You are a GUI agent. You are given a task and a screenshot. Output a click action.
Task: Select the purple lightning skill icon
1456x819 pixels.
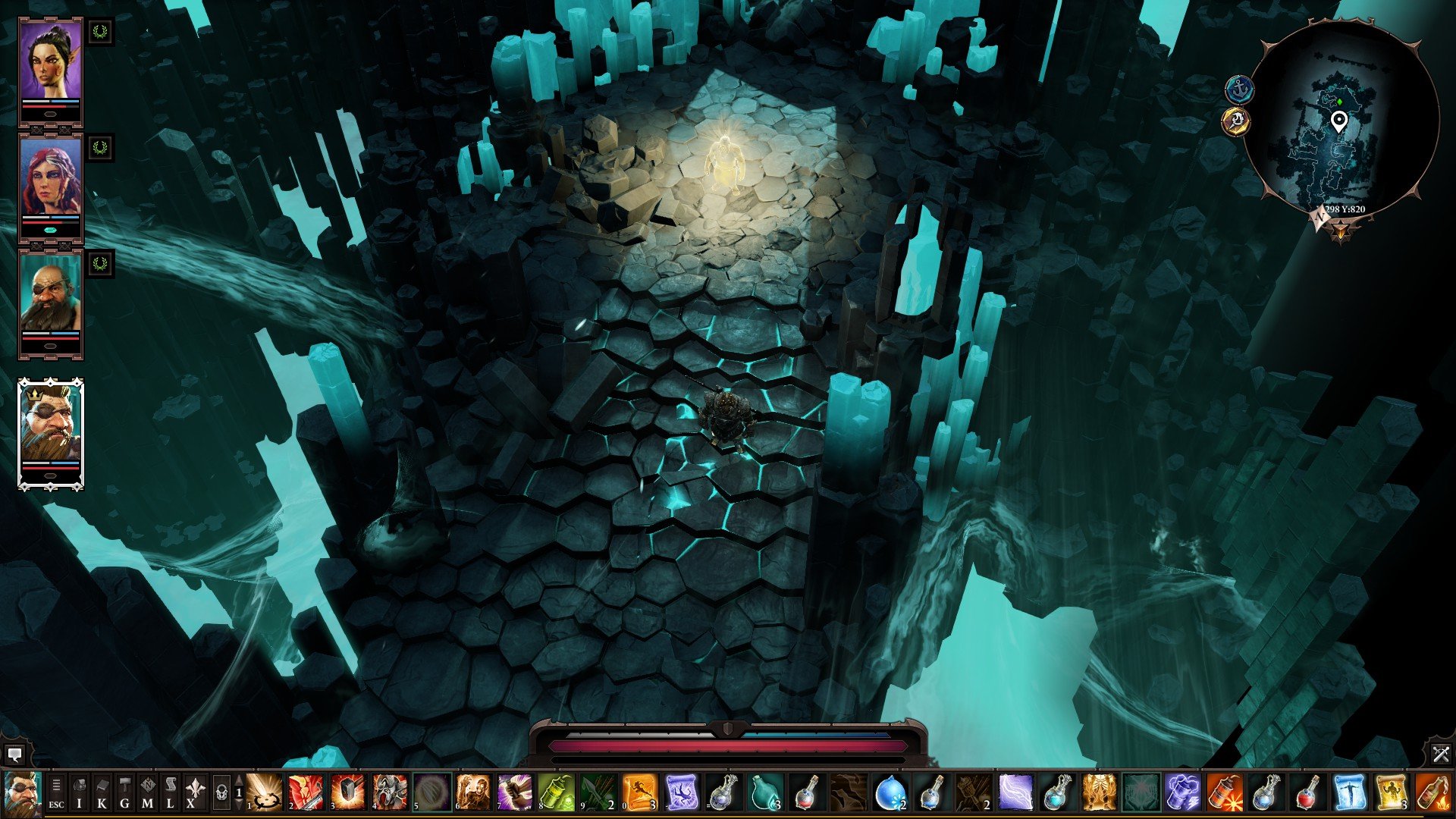coord(1015,792)
